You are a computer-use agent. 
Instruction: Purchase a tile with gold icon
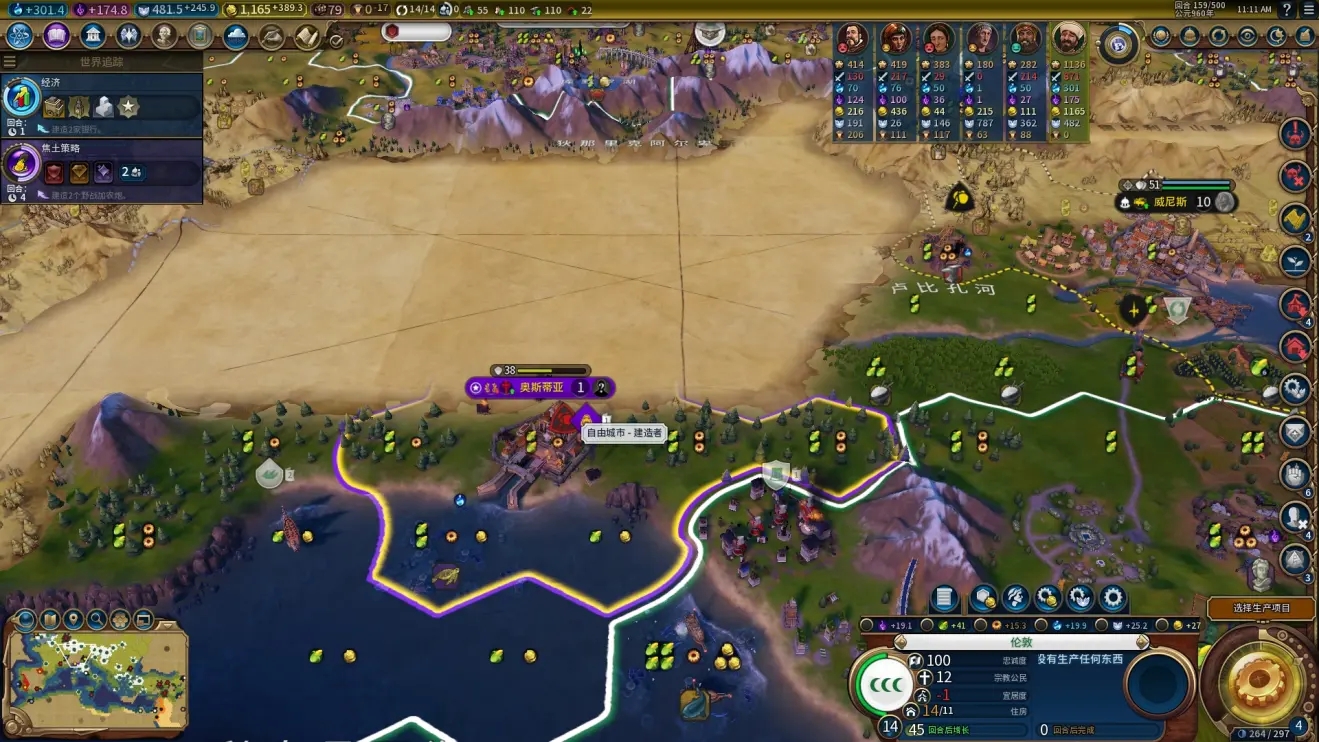tap(983, 599)
